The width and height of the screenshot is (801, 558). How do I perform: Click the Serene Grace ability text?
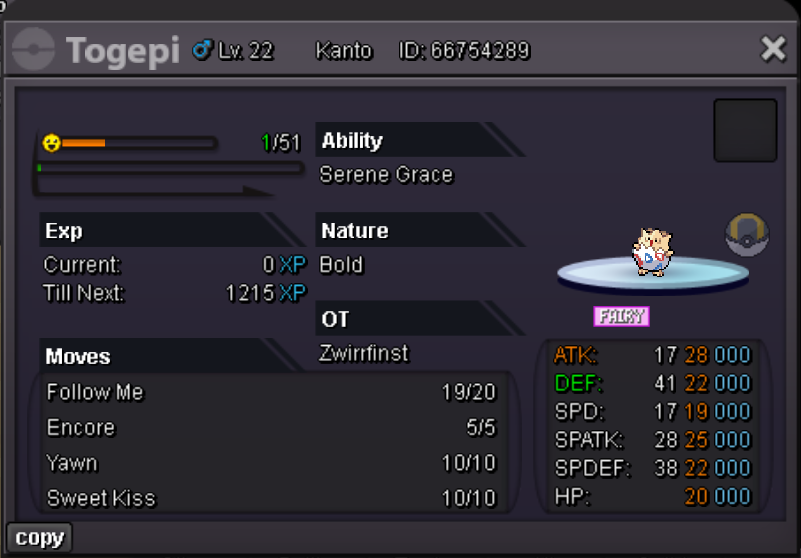[x=386, y=175]
